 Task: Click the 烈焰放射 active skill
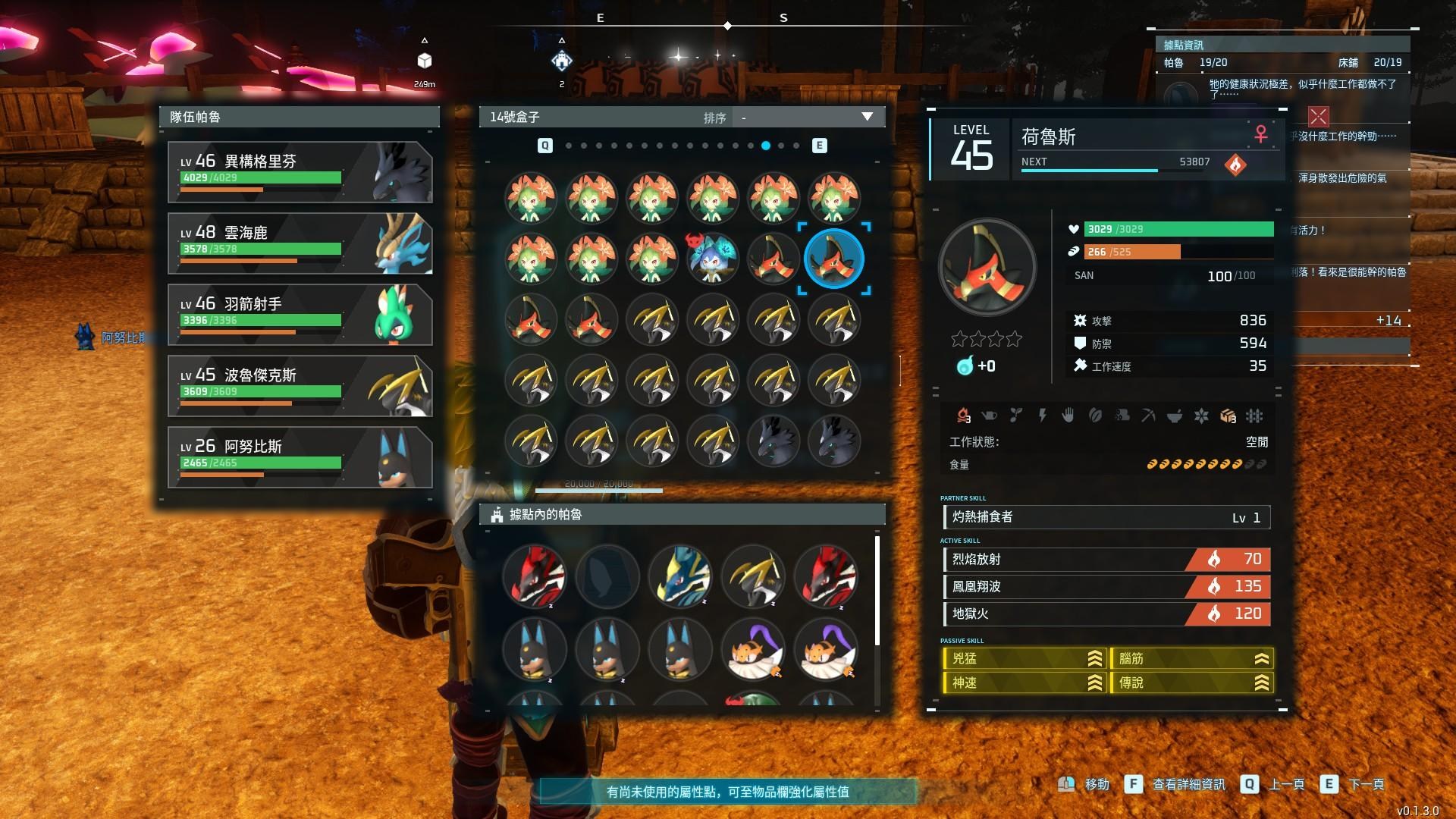[1106, 560]
